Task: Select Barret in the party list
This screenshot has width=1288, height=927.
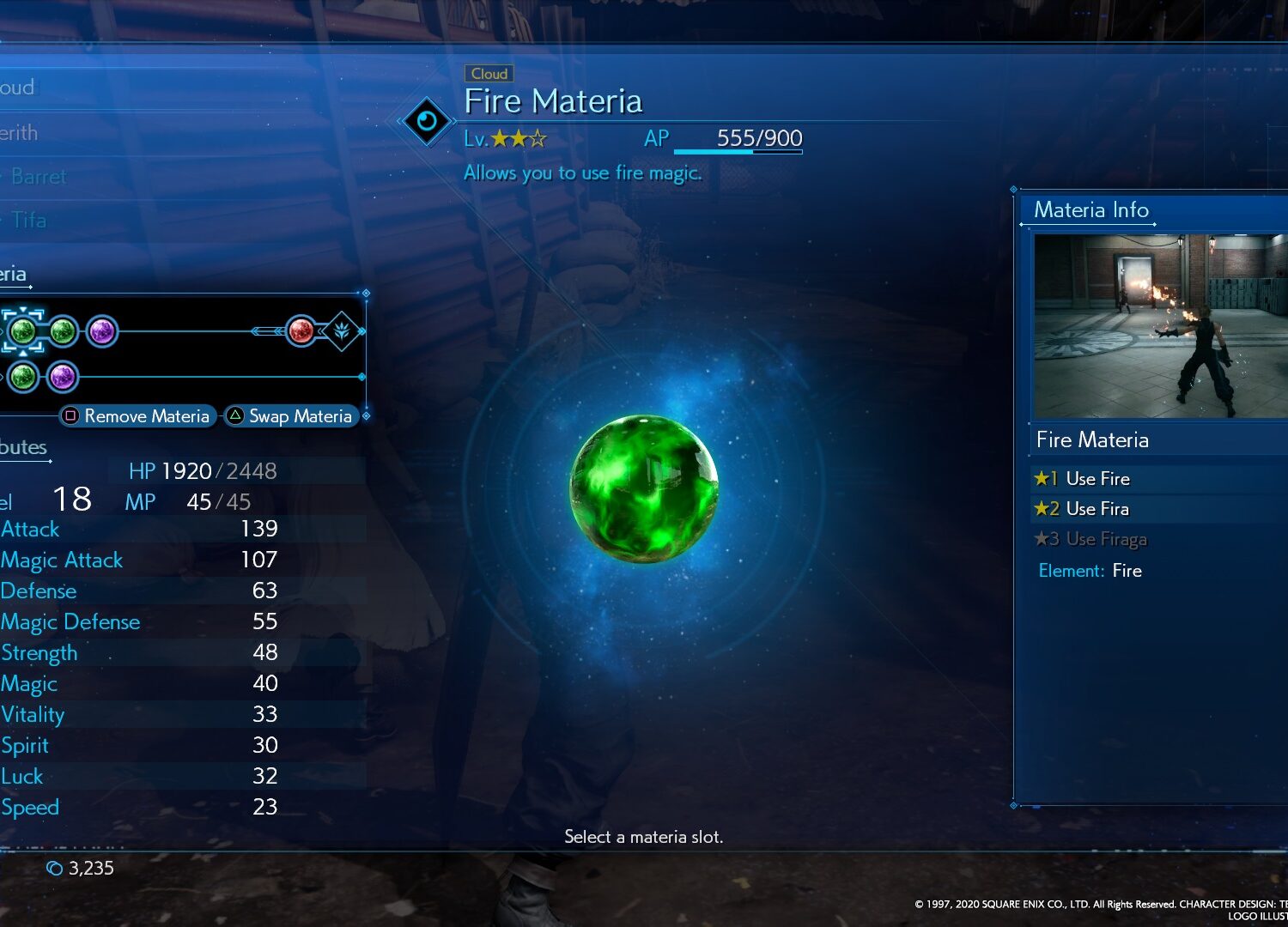Action: [x=38, y=177]
